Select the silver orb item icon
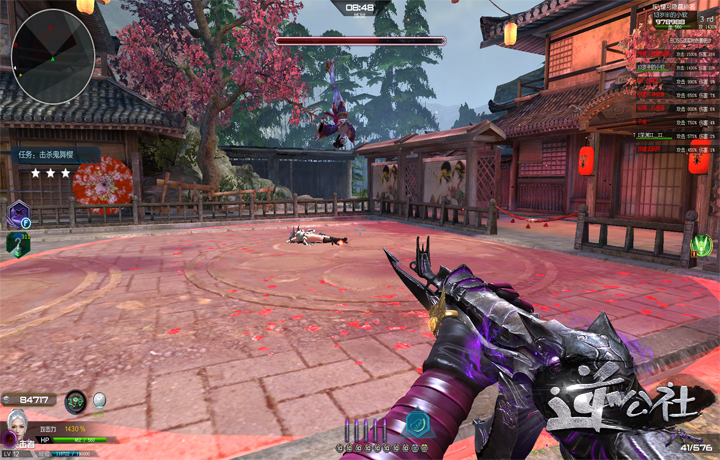 99,400
